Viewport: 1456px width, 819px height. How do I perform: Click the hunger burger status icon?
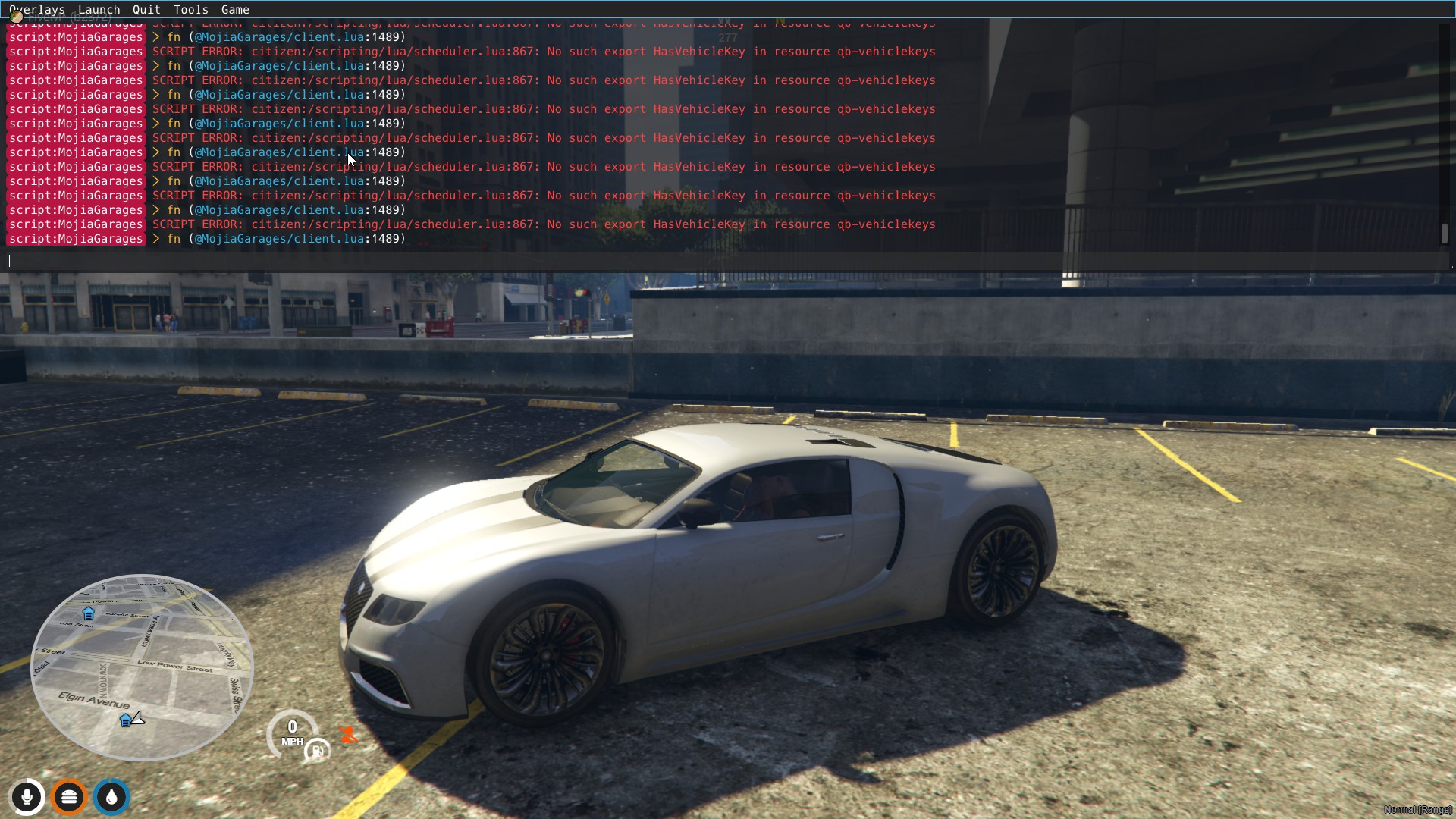[69, 797]
